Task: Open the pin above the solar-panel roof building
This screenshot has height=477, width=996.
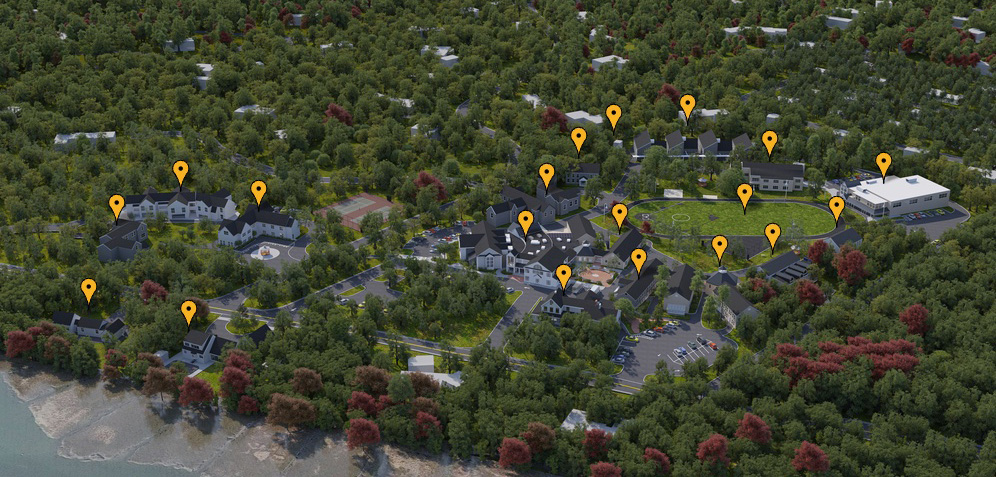Action: (x=772, y=234)
